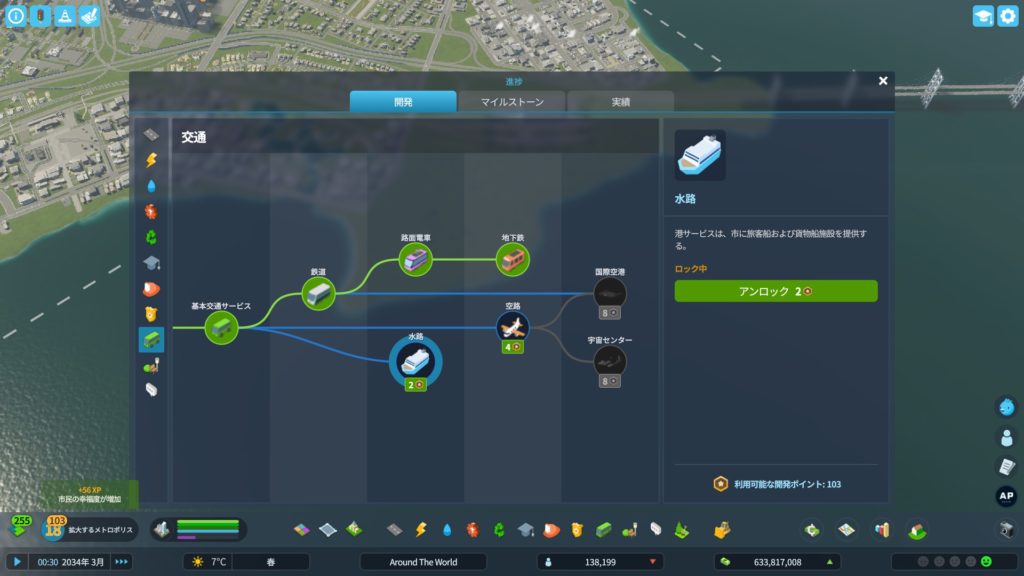Open the bulldozer tool
This screenshot has width=1024, height=576.
(x=1007, y=530)
